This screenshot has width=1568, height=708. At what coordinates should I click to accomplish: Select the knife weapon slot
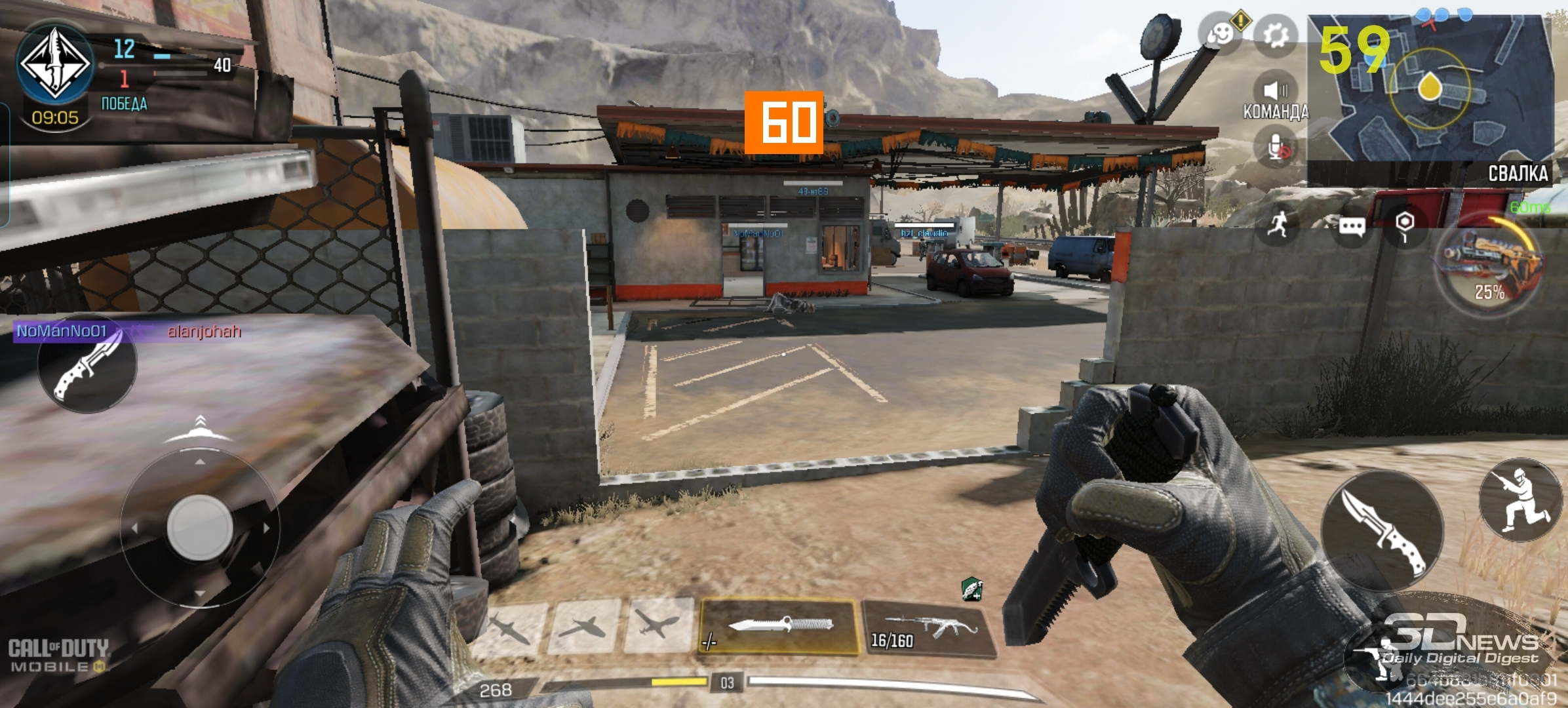click(779, 625)
